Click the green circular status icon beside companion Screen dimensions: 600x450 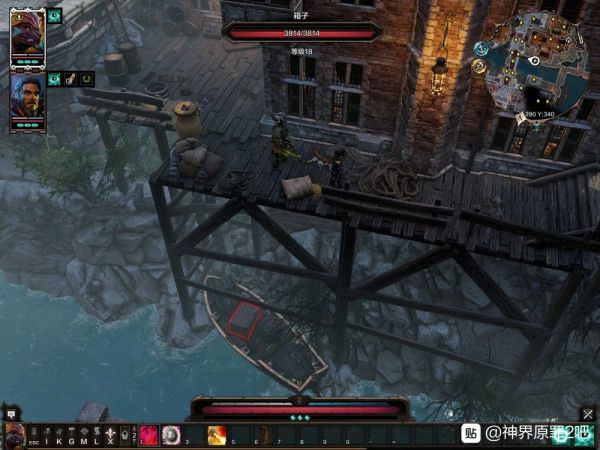click(x=87, y=78)
